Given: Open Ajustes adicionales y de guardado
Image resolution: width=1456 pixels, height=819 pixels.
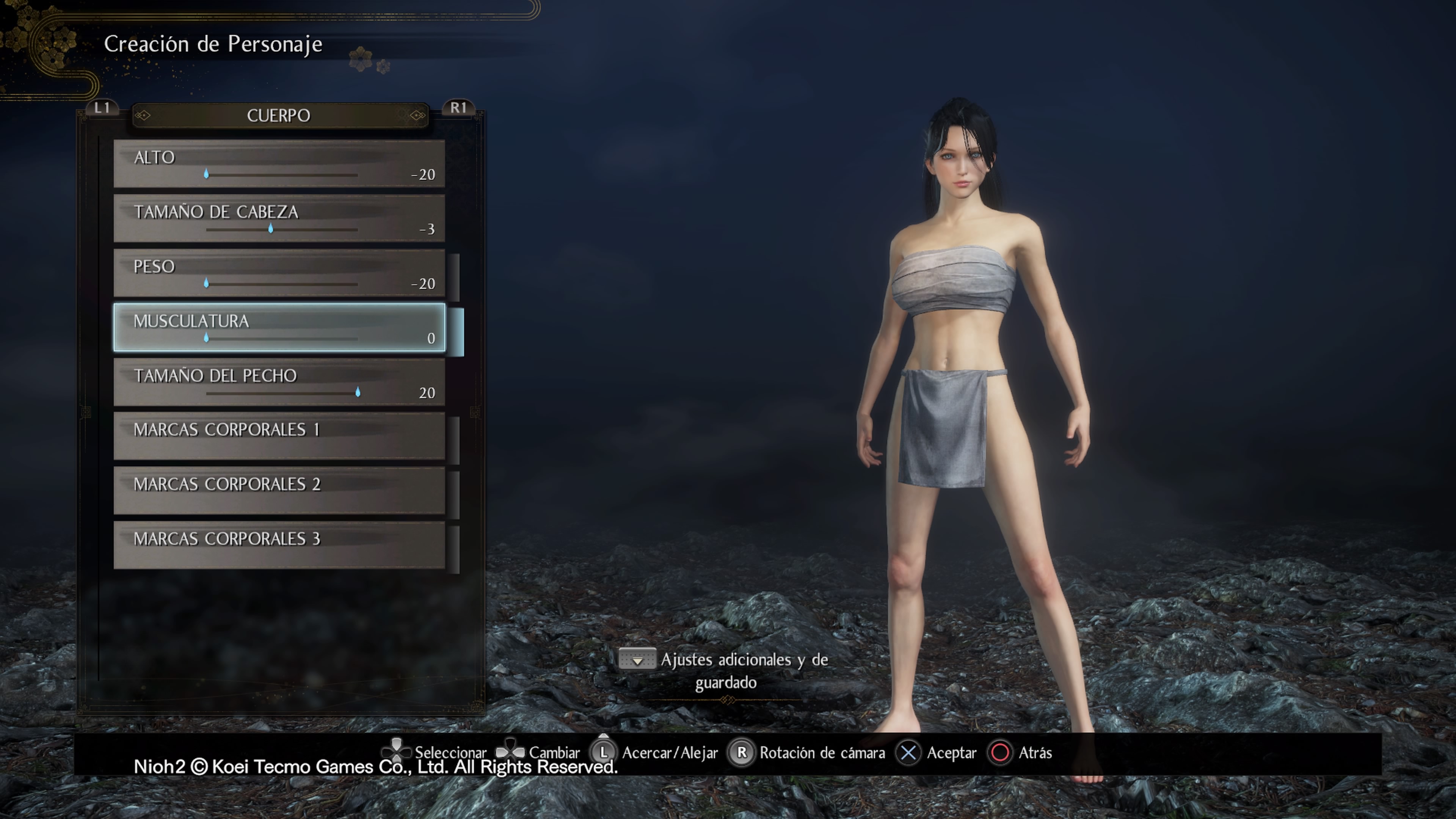Looking at the screenshot, I should (725, 671).
